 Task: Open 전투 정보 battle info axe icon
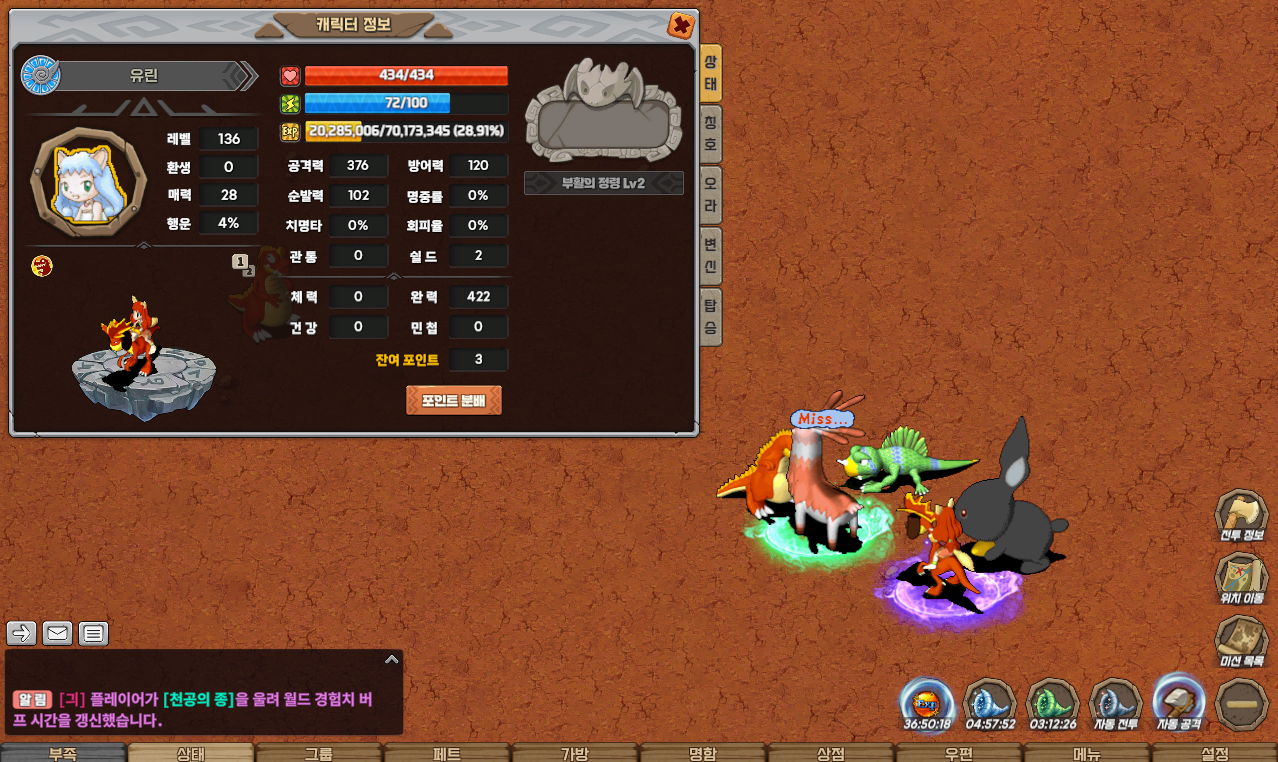(x=1241, y=516)
